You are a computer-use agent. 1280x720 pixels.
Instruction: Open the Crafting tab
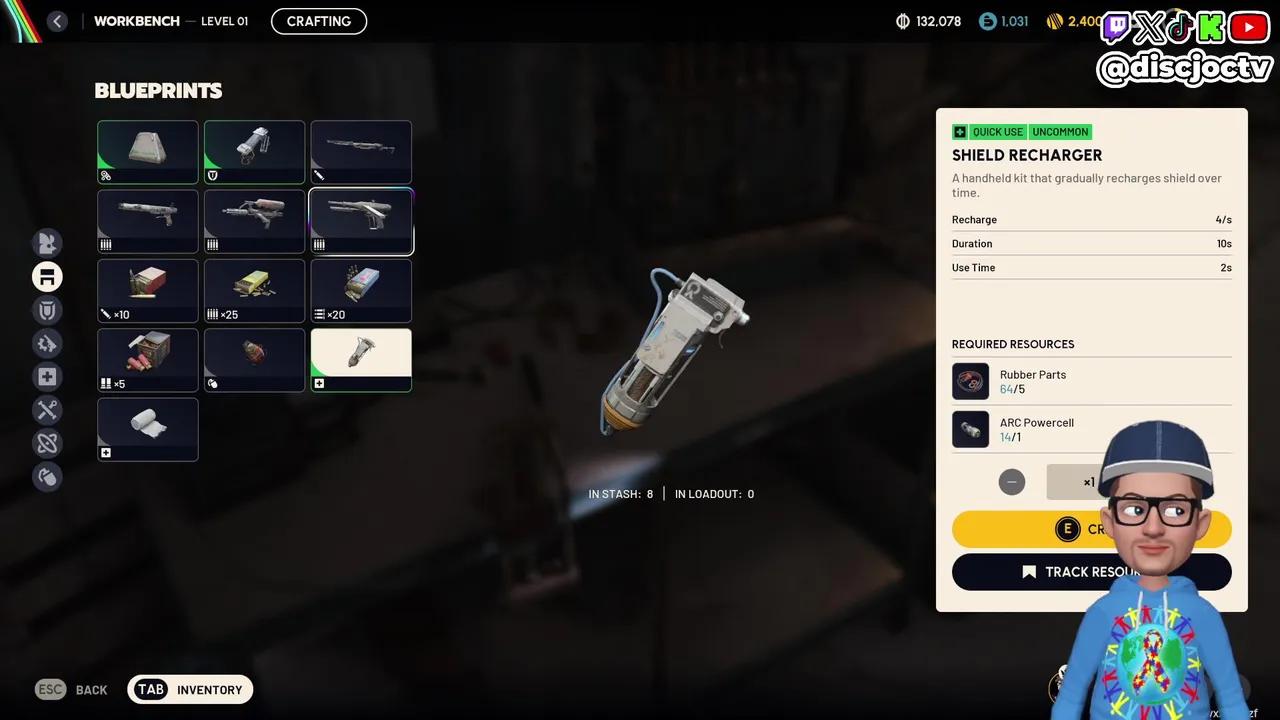click(319, 21)
